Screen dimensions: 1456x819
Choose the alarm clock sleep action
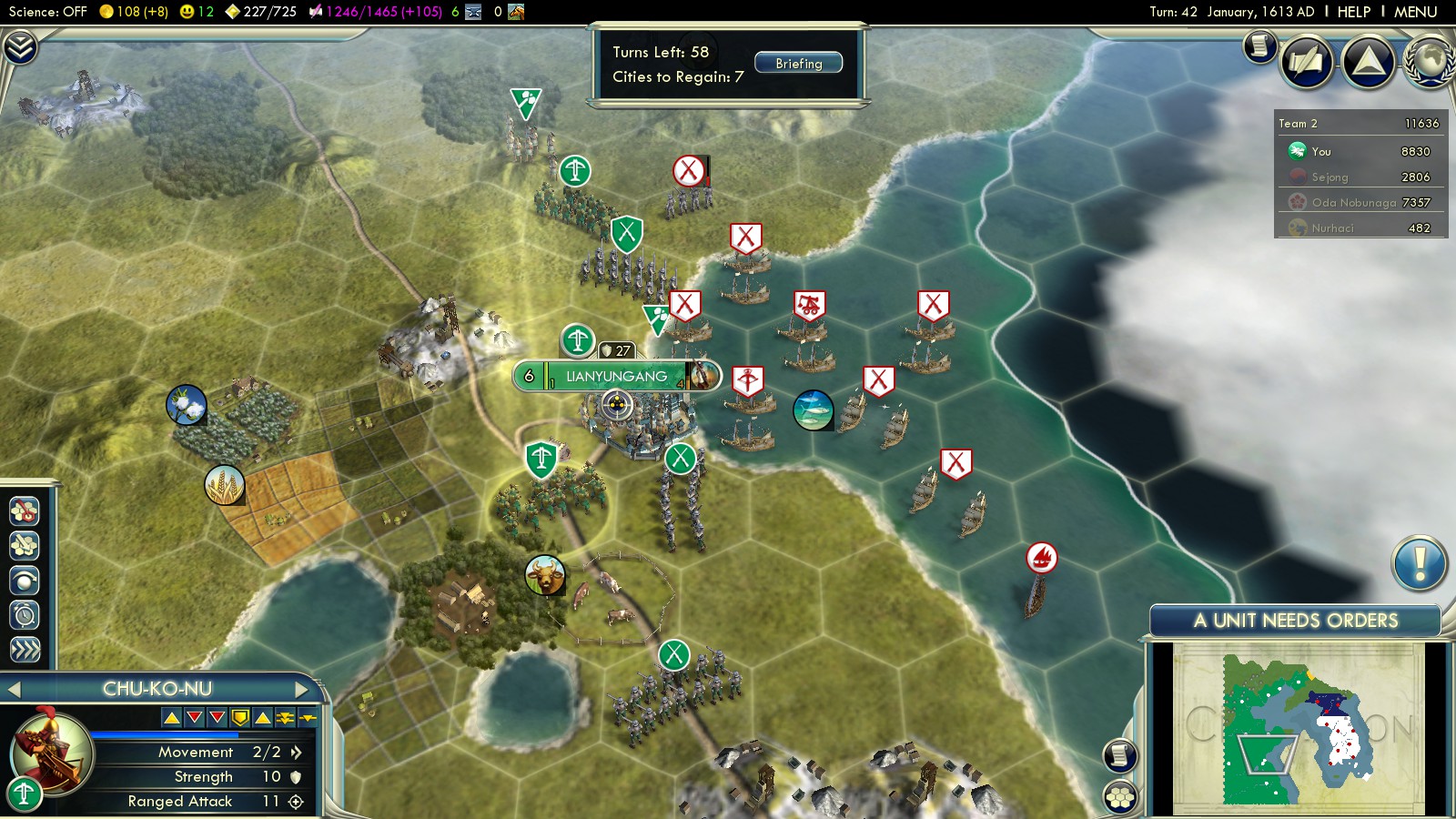click(25, 615)
